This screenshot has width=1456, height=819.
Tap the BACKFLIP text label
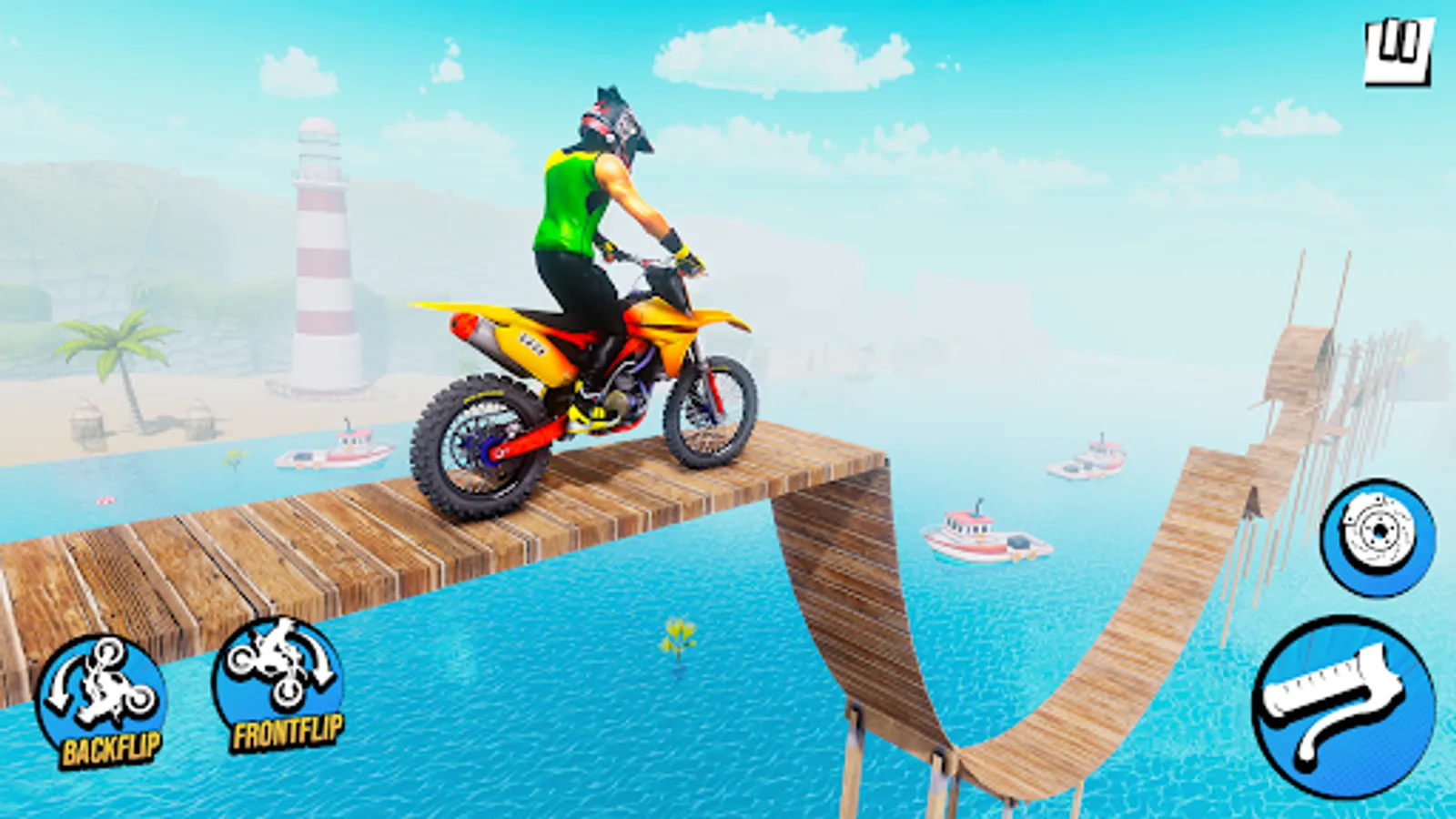[x=109, y=749]
